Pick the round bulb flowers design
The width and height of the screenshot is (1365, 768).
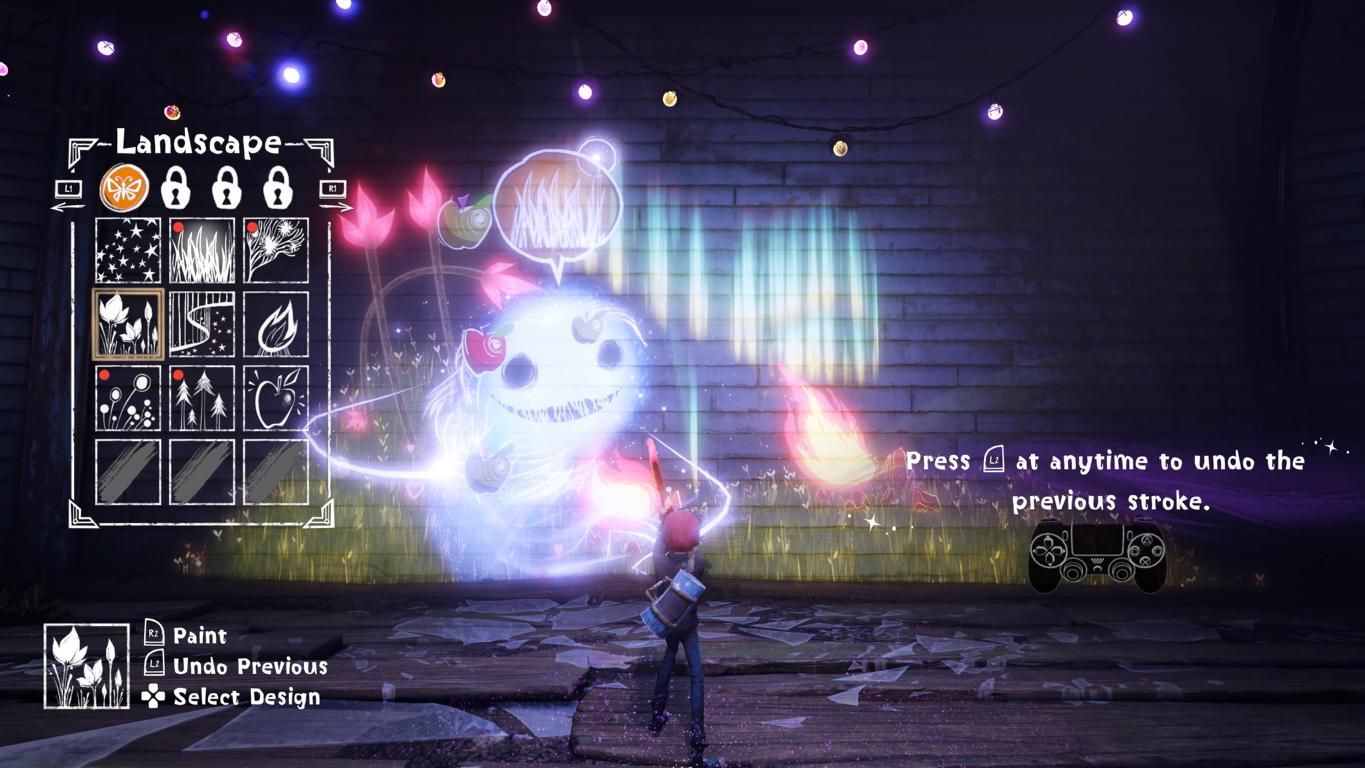pyautogui.click(x=128, y=398)
